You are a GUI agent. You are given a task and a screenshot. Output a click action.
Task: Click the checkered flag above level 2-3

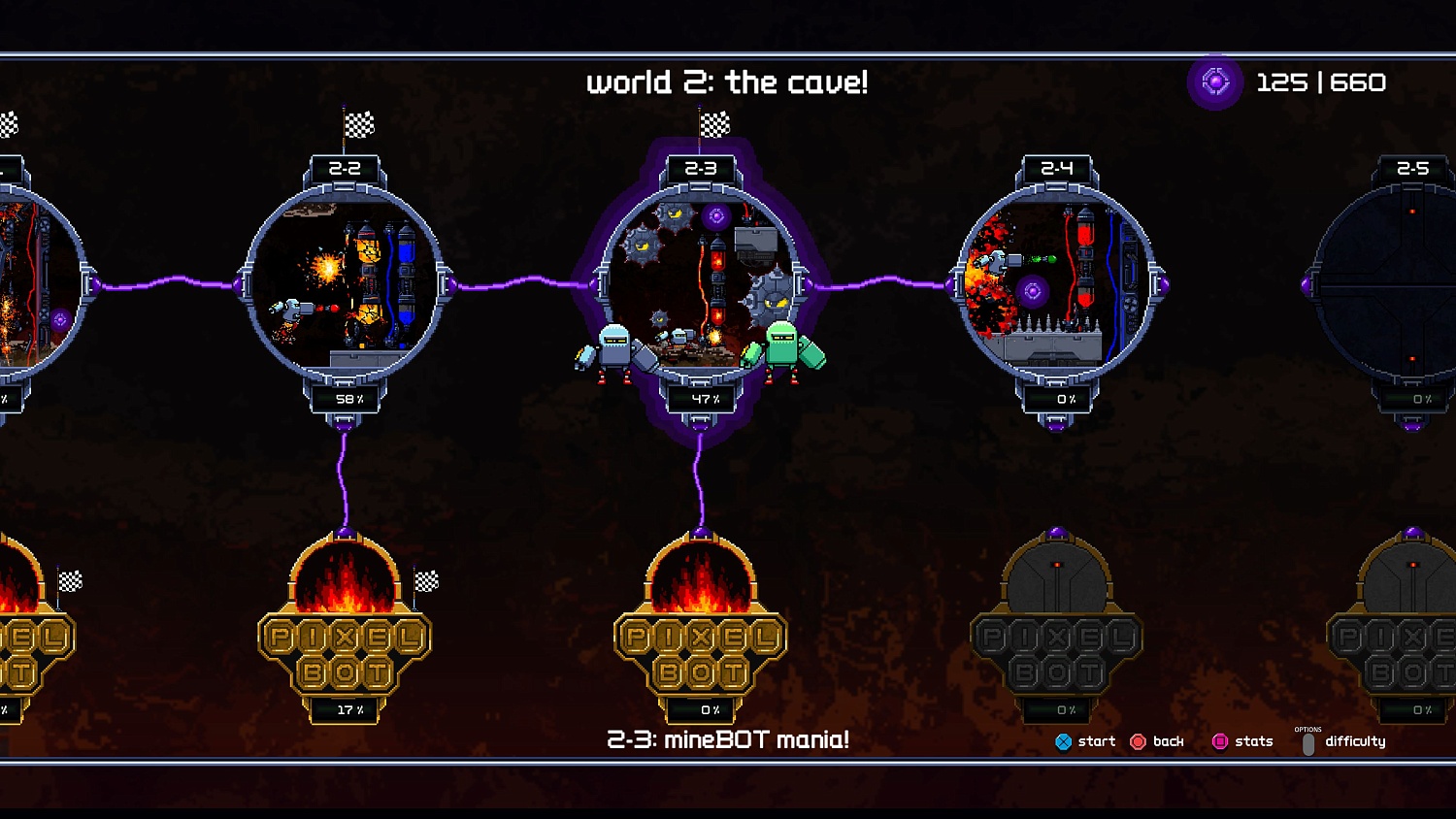[x=713, y=127]
